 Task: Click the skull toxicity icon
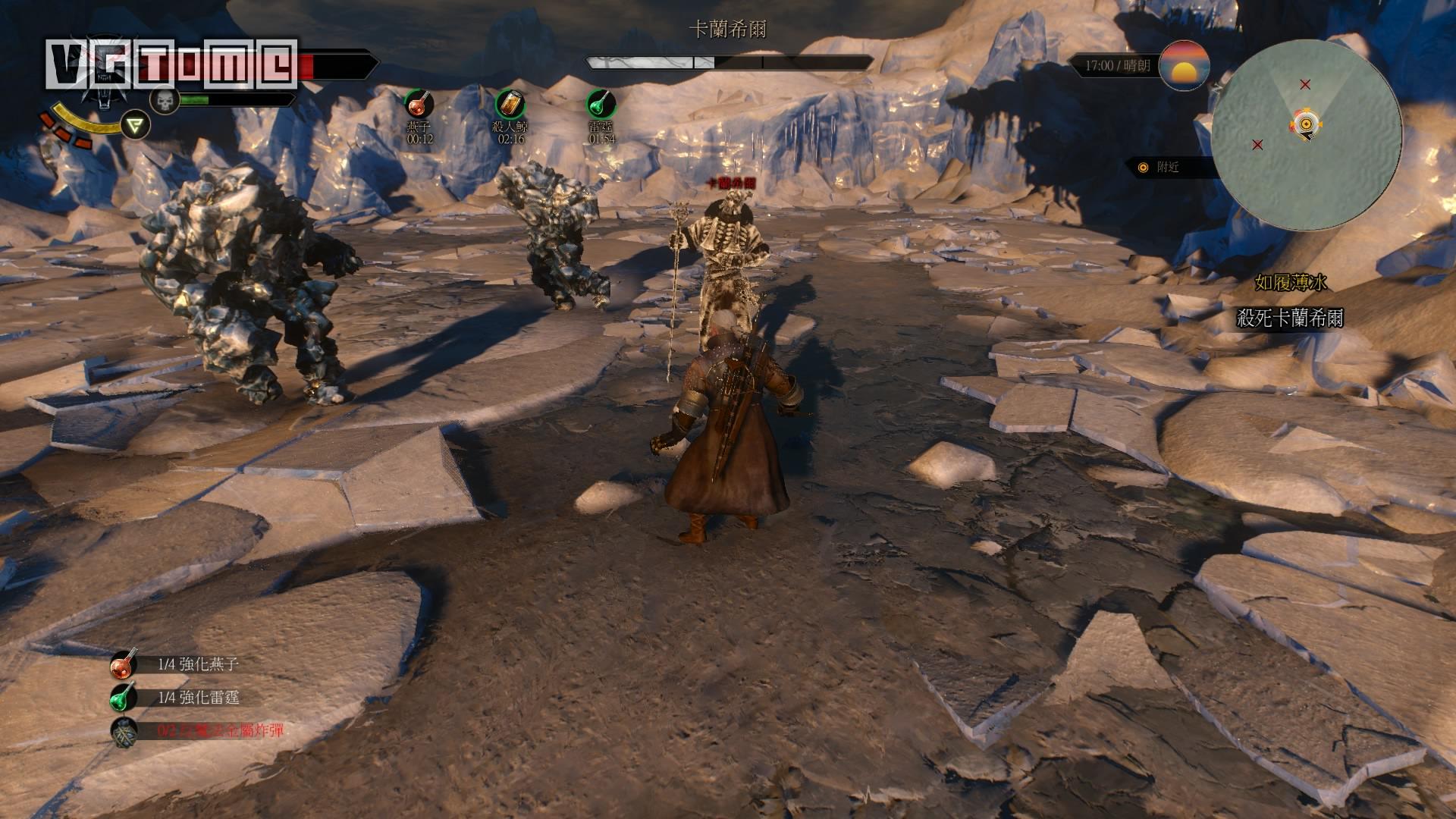(164, 100)
